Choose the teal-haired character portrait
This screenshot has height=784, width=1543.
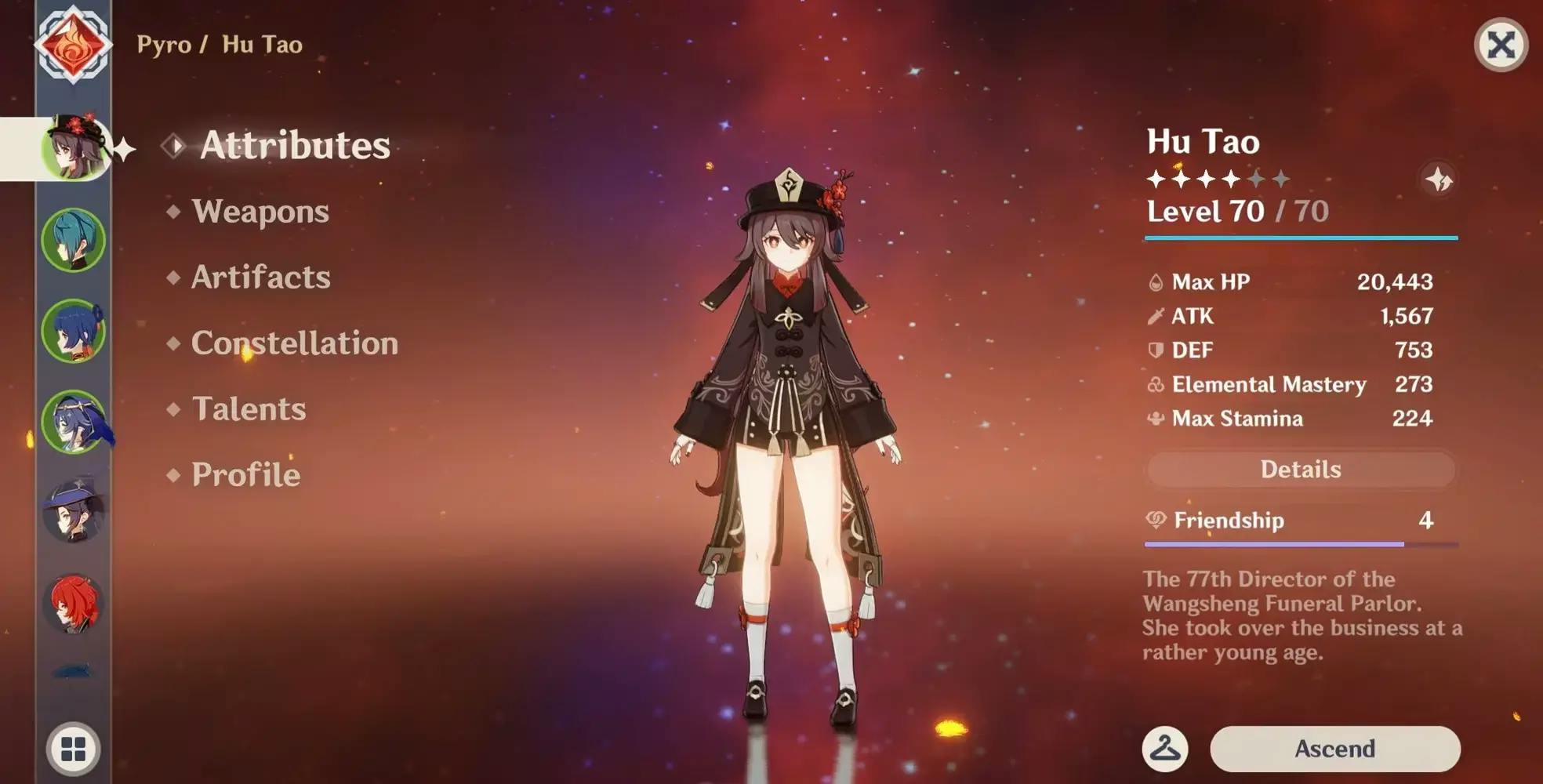74,240
